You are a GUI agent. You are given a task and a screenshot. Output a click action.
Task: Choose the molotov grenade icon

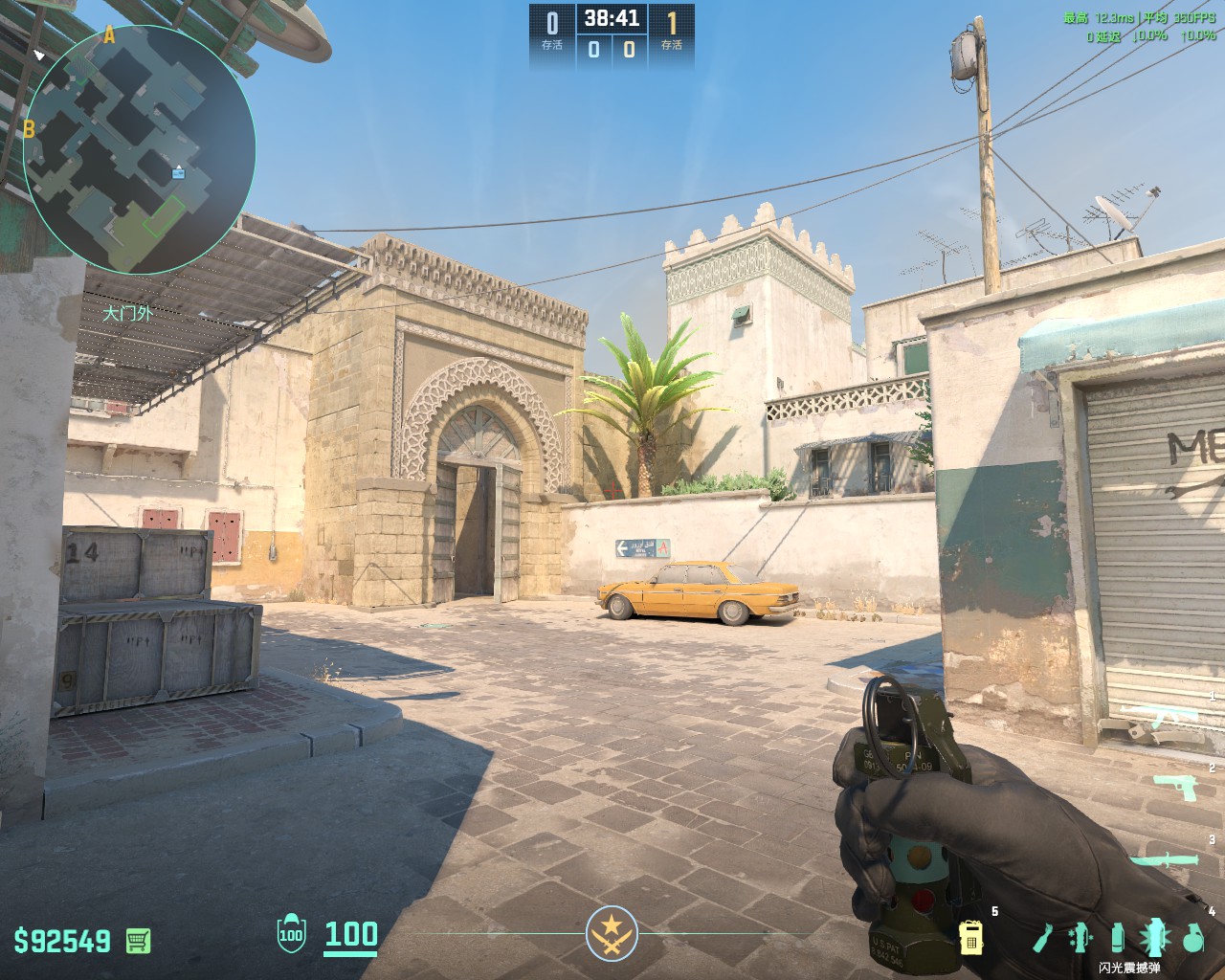(1041, 938)
